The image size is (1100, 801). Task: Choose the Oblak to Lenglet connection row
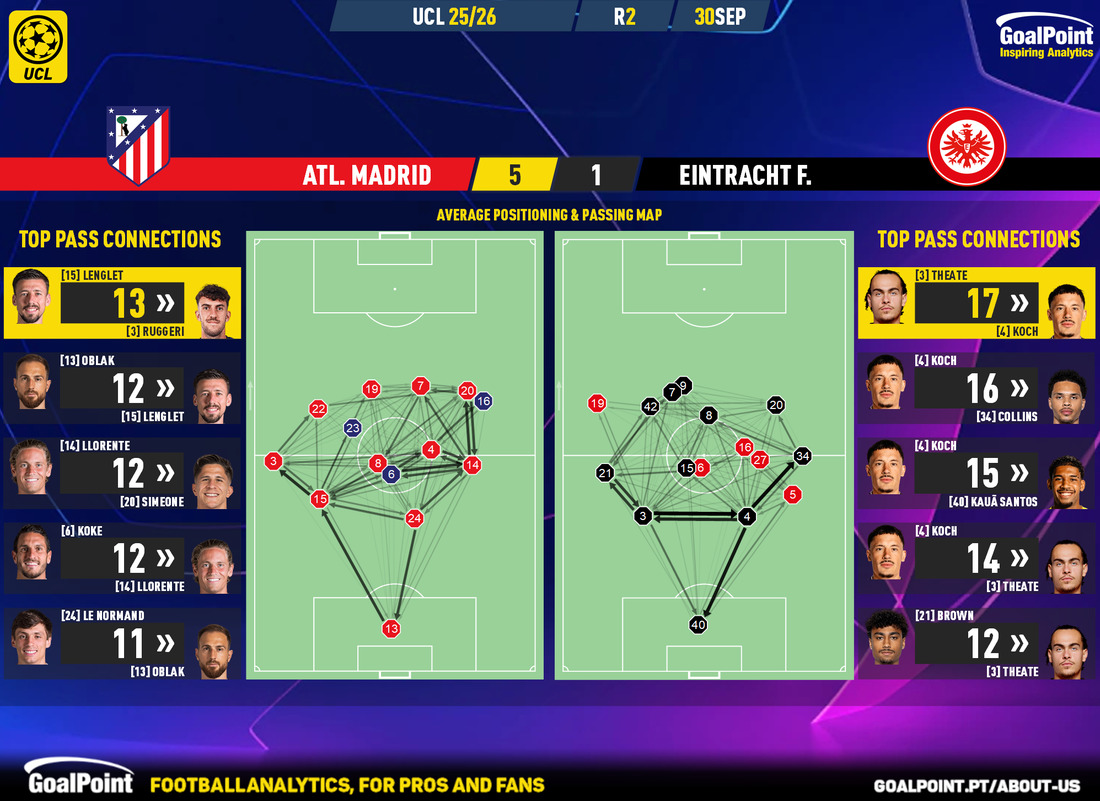point(122,388)
